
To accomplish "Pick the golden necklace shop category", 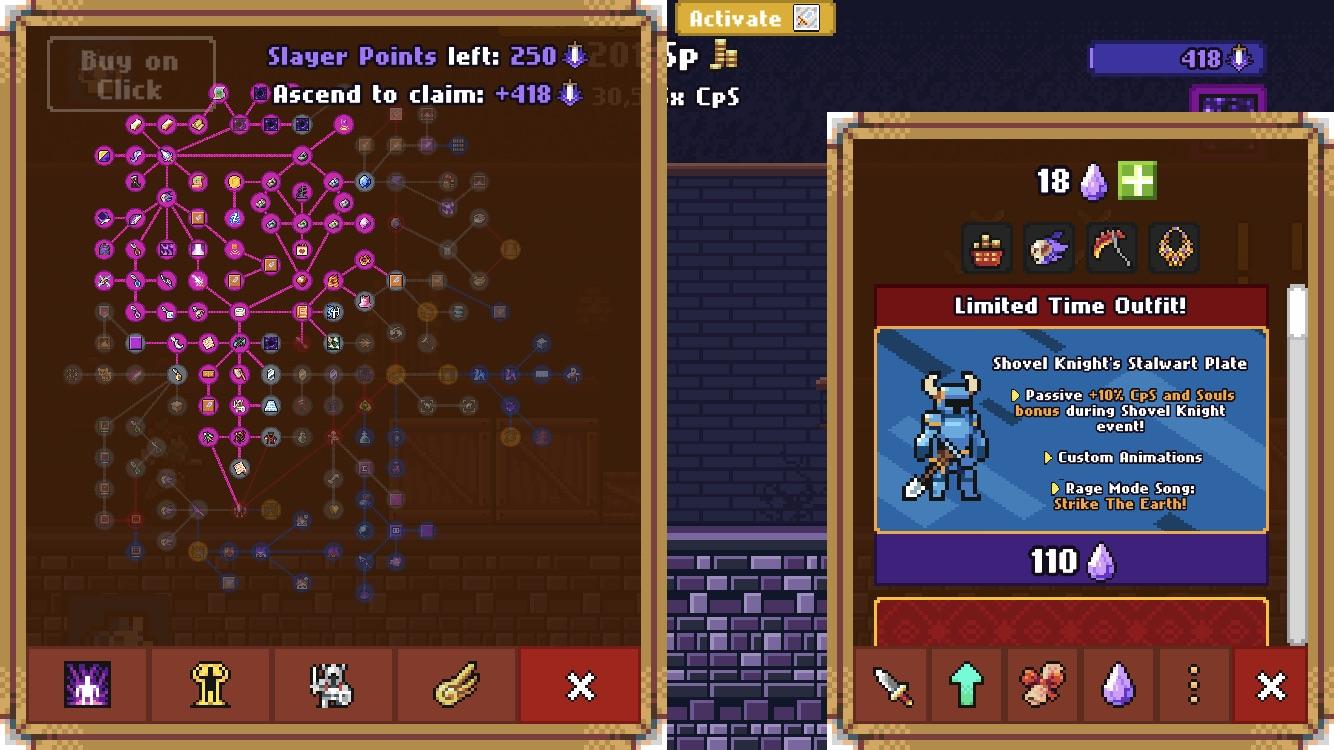I will (1174, 247).
